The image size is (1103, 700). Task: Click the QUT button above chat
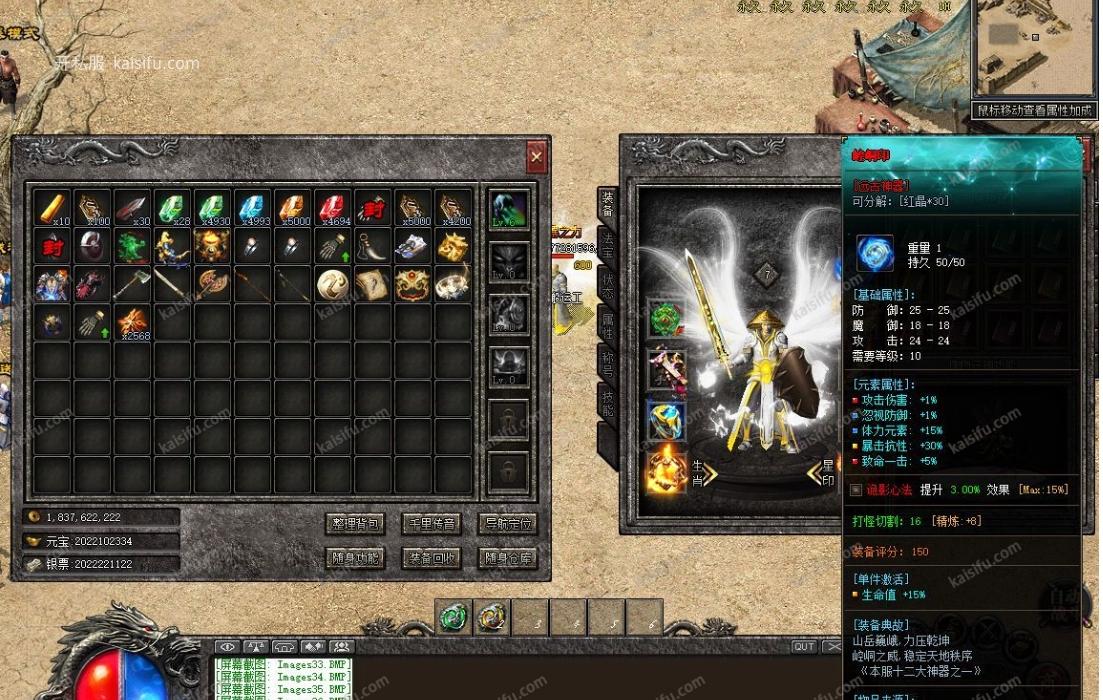(x=804, y=647)
